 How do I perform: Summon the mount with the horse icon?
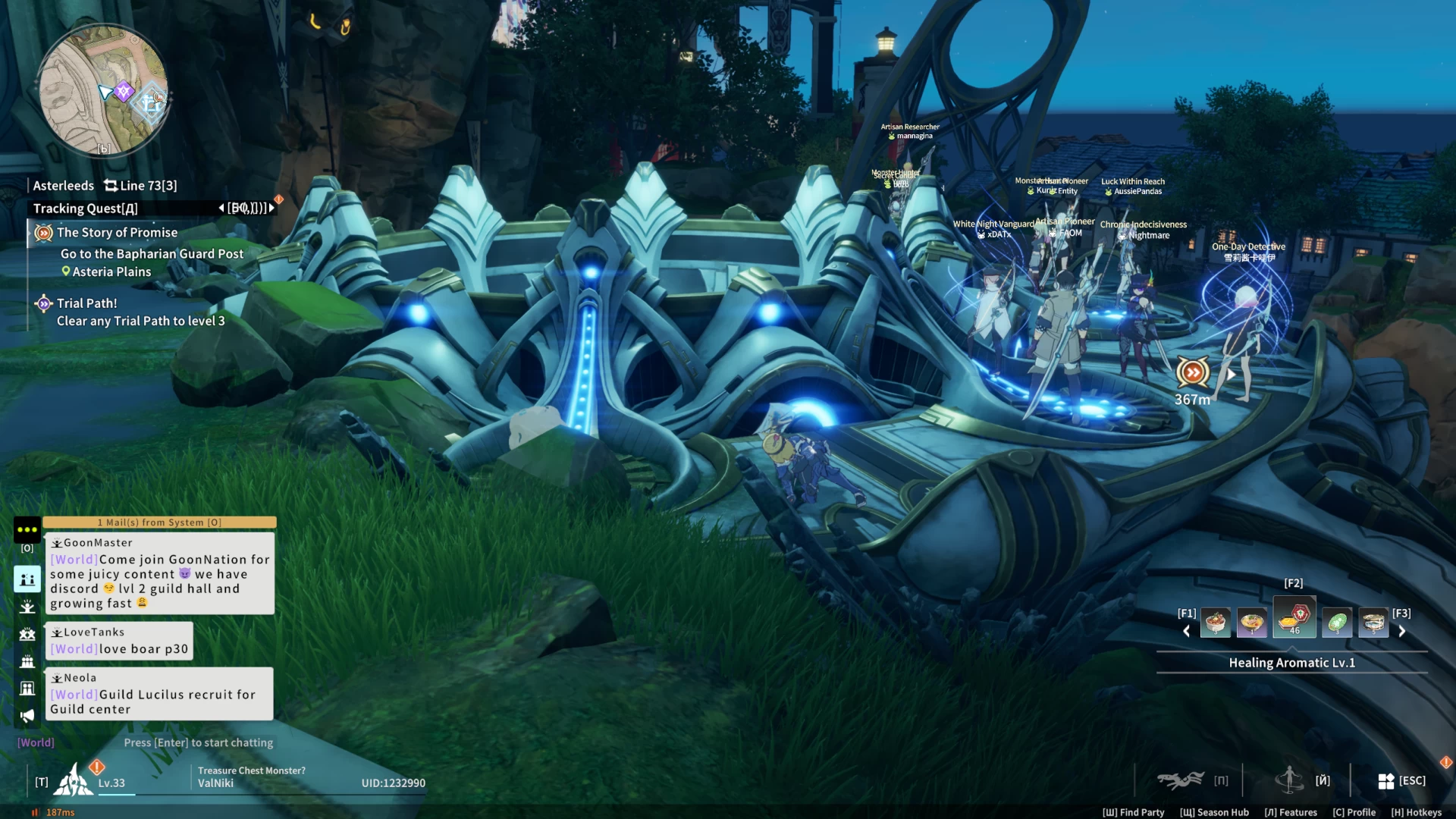coord(1180,780)
